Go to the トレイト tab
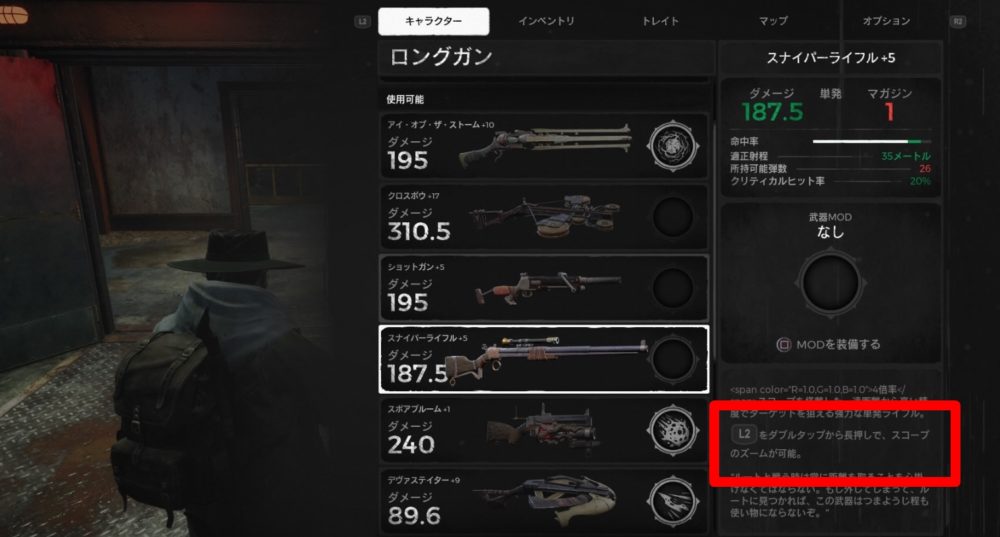1000x537 pixels. click(660, 21)
